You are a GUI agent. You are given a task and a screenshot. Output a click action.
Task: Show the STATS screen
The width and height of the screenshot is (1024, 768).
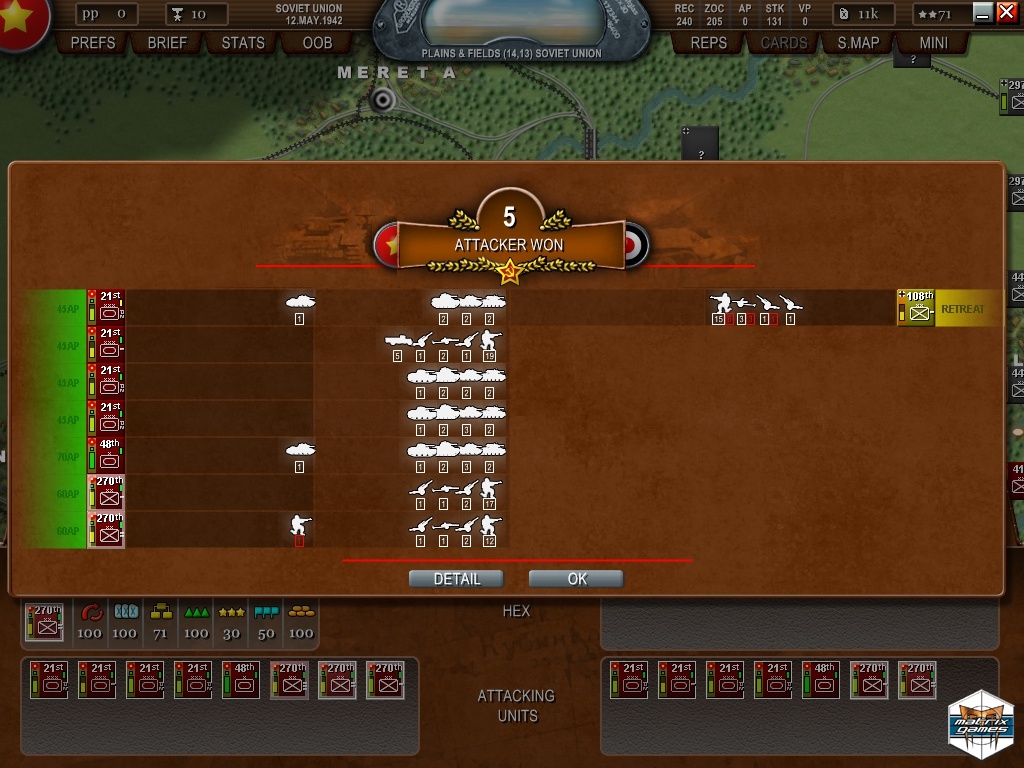pyautogui.click(x=243, y=43)
